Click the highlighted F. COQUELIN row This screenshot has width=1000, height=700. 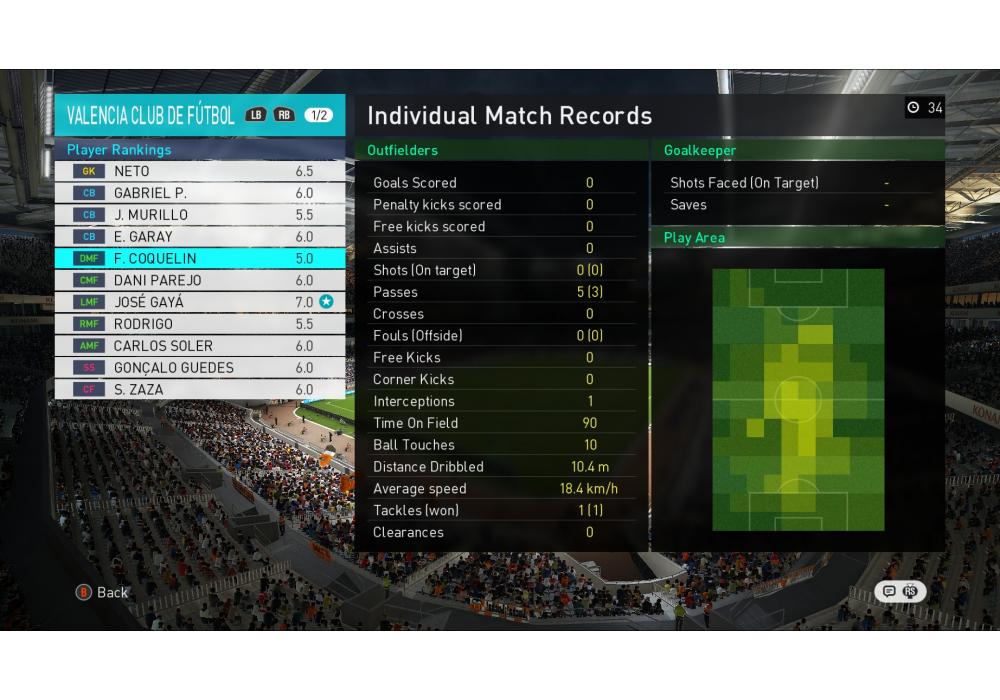[199, 259]
